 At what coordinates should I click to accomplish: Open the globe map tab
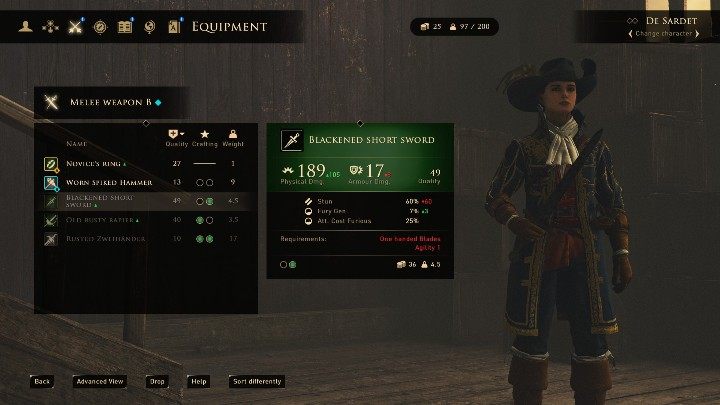coord(149,26)
